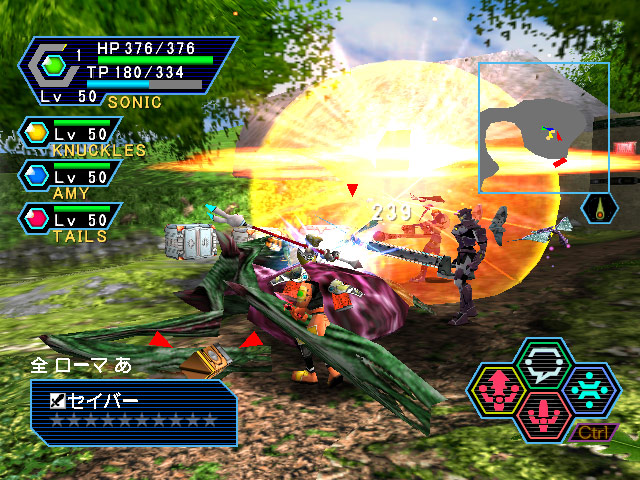
Task: Click SONIC's green section ID emblem
Action: (53, 65)
